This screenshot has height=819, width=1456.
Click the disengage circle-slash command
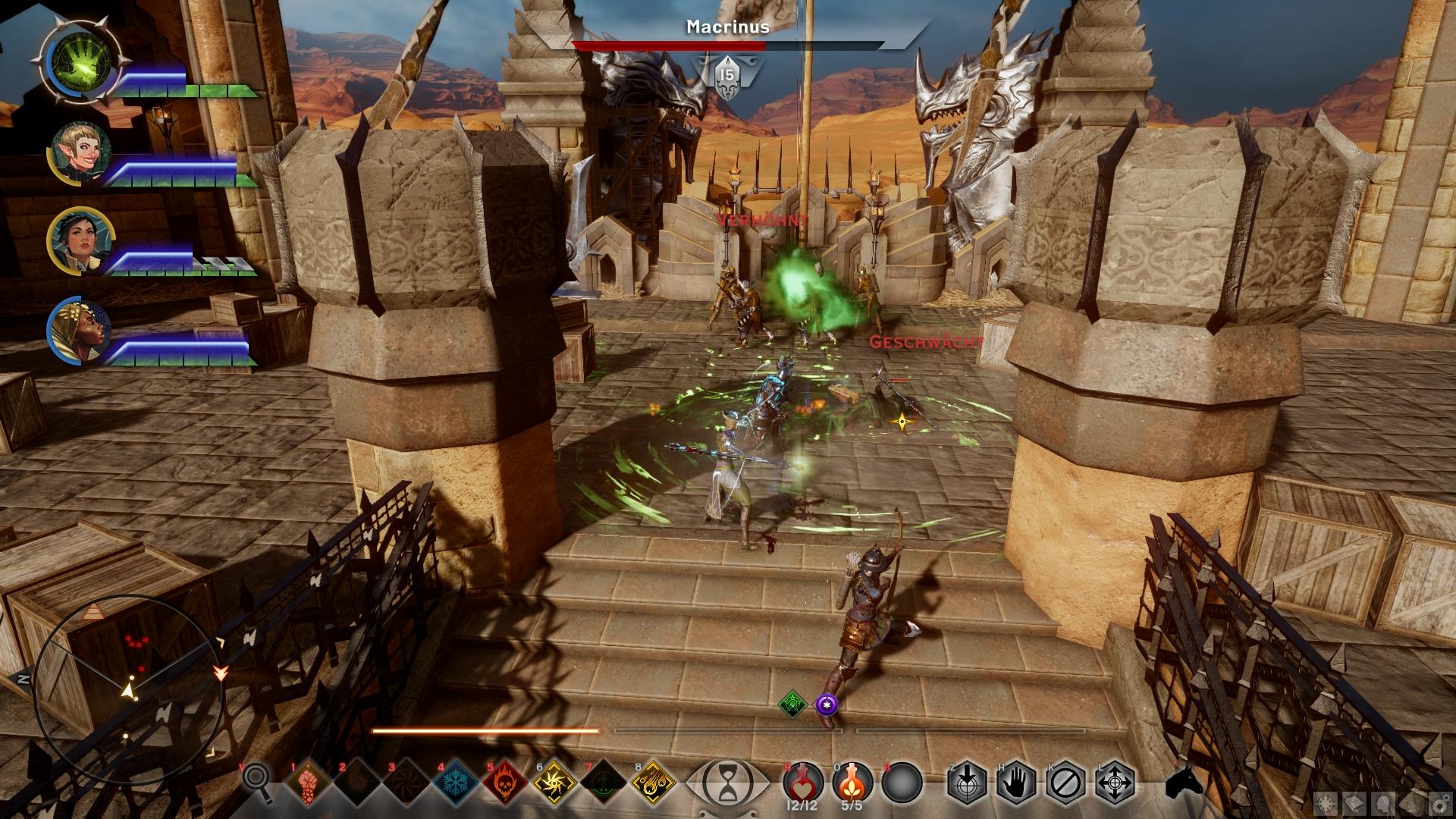[1066, 782]
